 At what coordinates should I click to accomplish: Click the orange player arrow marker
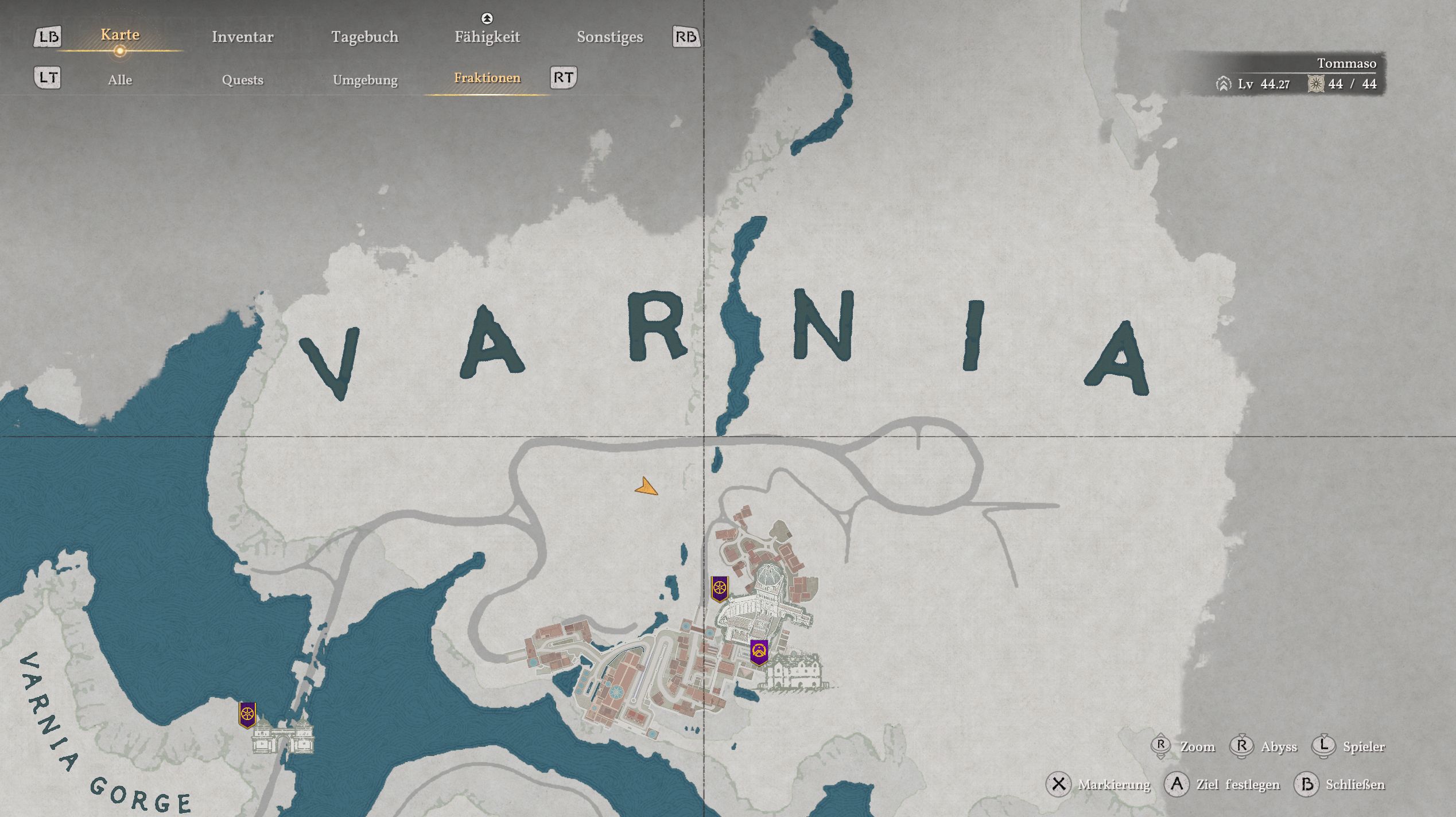click(647, 488)
